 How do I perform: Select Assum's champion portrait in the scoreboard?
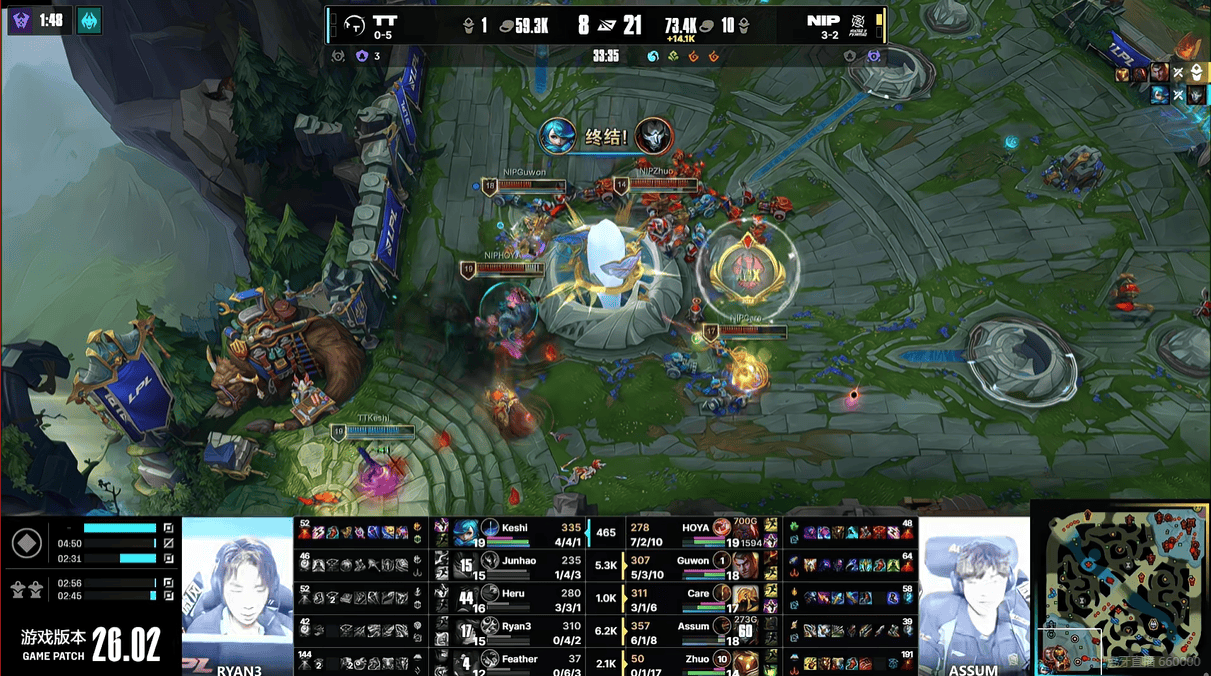pos(743,630)
